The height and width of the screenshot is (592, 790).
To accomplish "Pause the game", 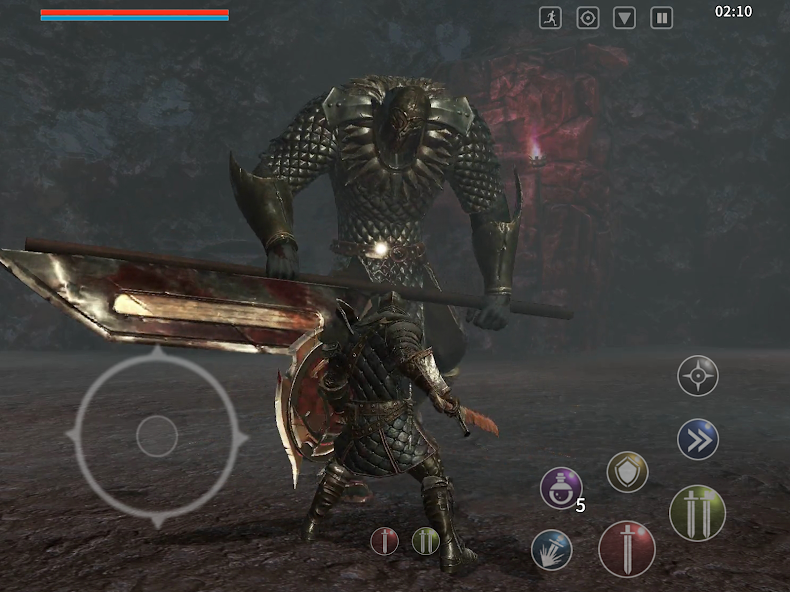I will click(x=661, y=18).
